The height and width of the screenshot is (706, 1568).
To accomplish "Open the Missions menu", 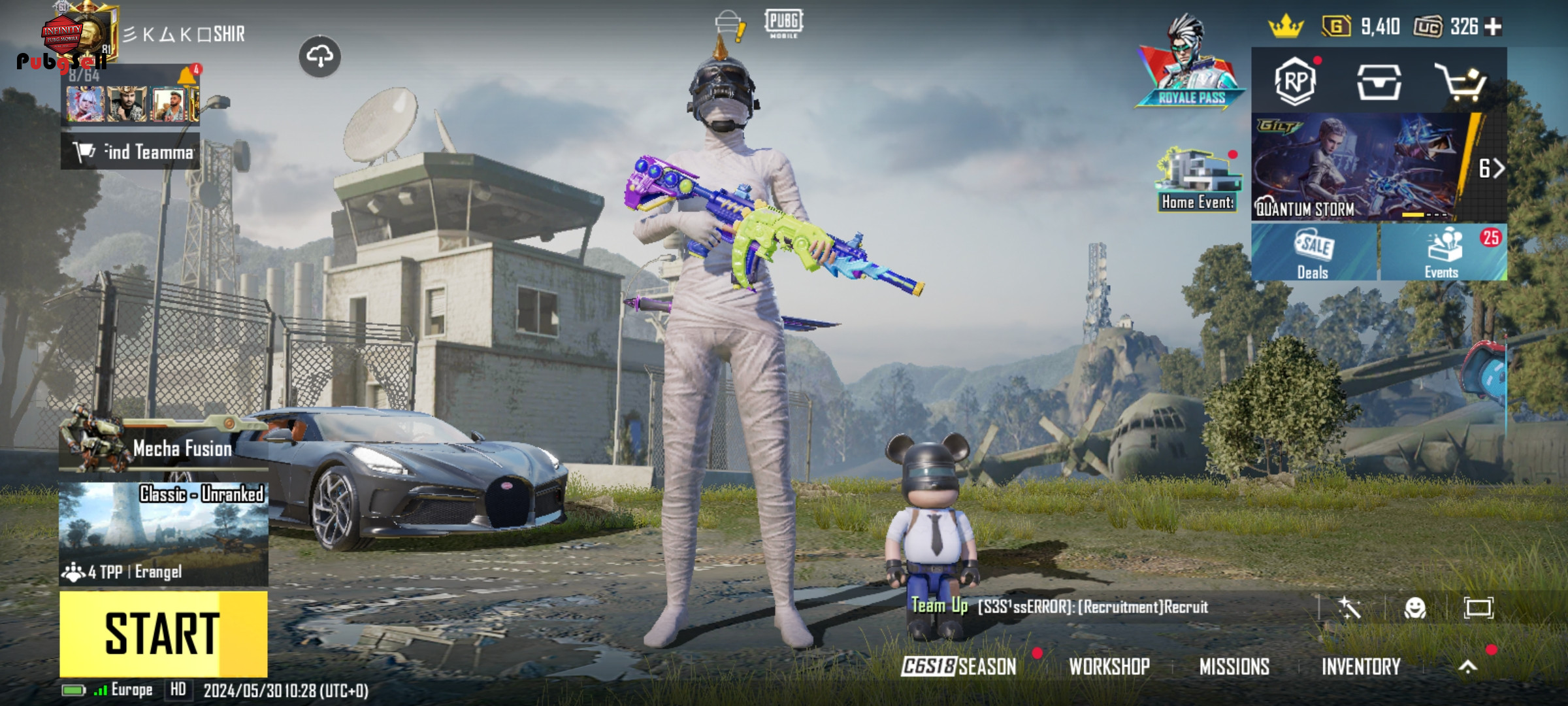I will tap(1234, 666).
